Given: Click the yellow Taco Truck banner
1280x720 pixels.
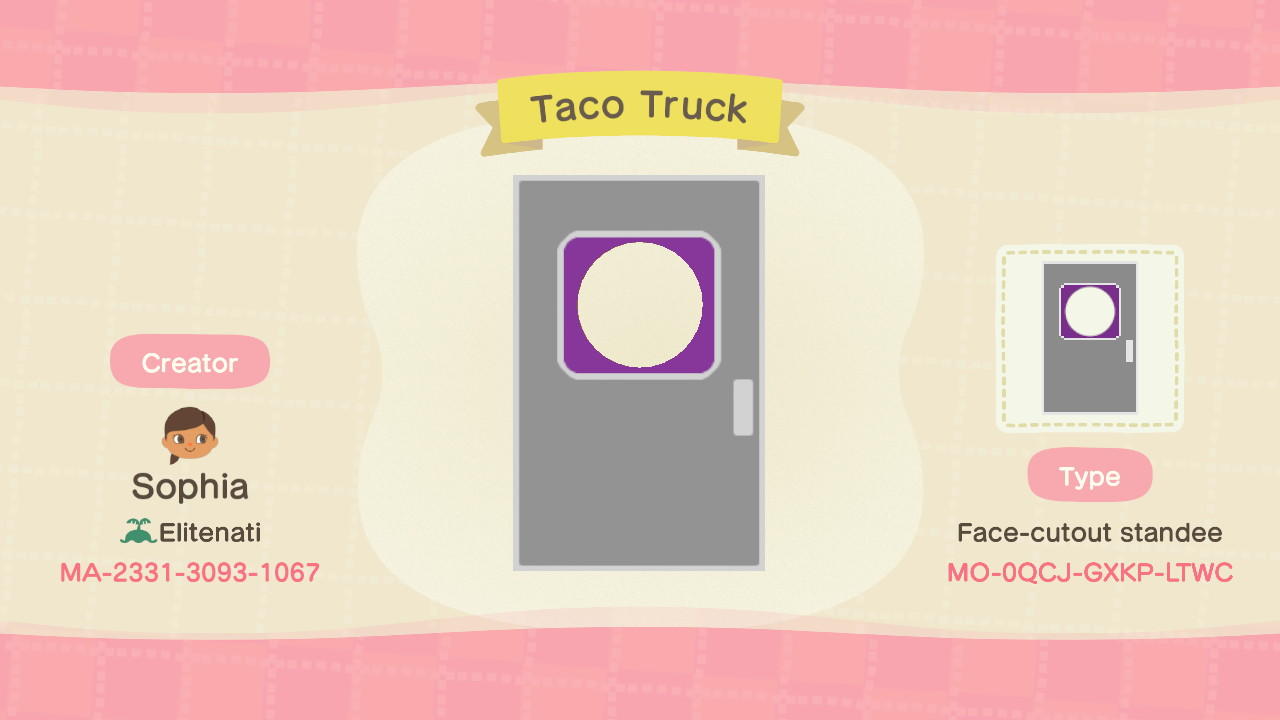Looking at the screenshot, I should tap(639, 108).
